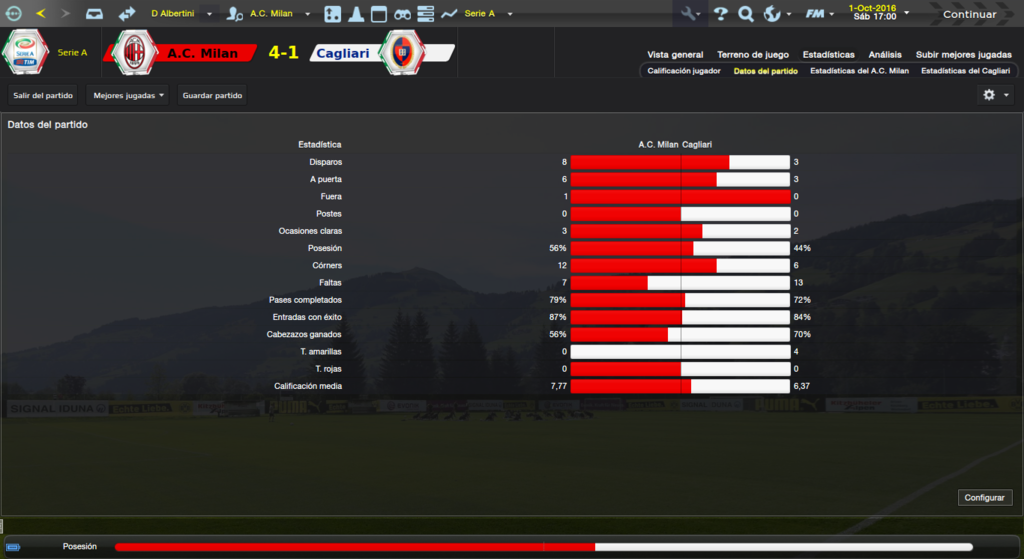Open the Mejores jugadas dropdown

[128, 95]
